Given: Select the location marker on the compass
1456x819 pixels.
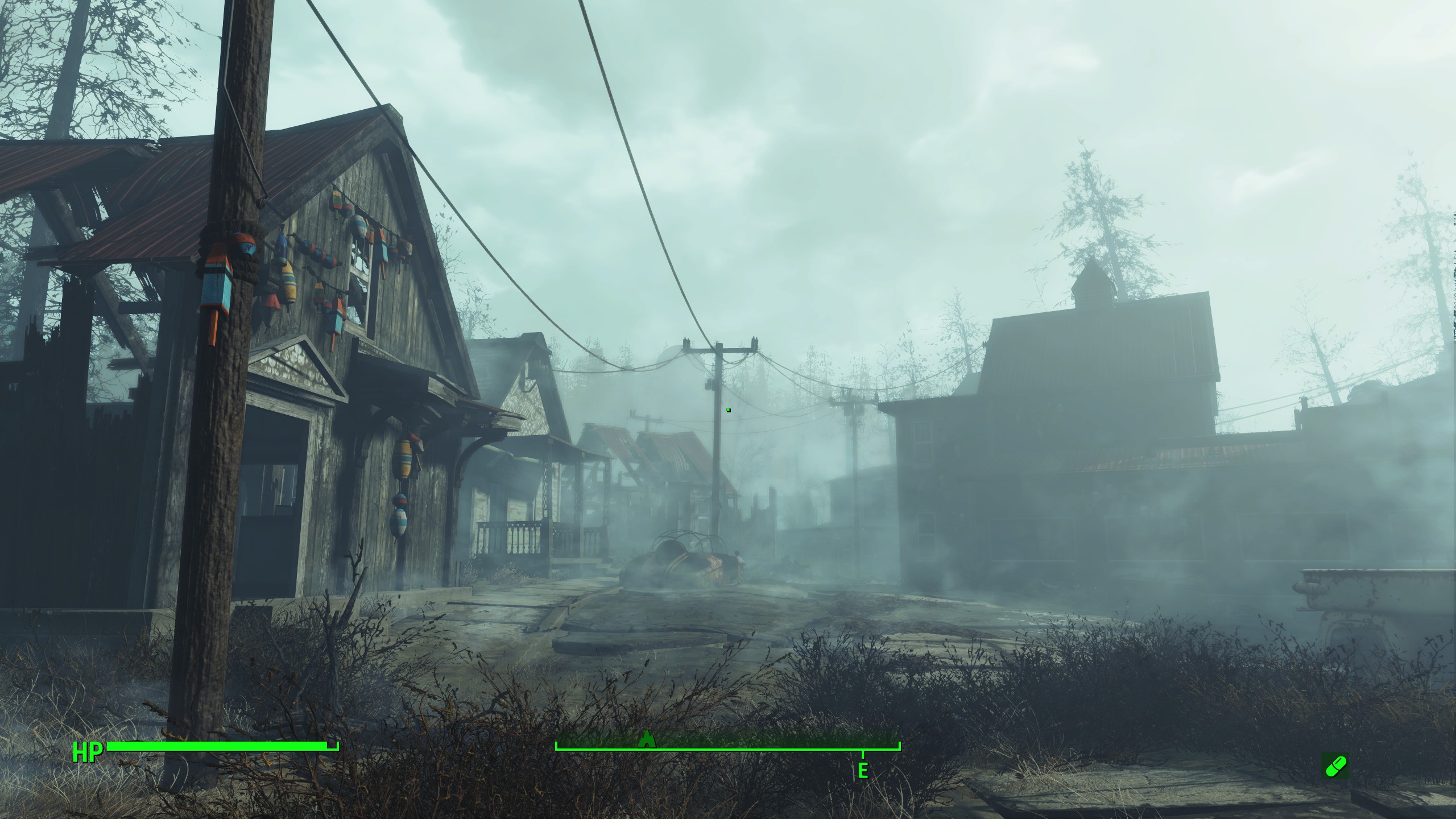Looking at the screenshot, I should pos(647,739).
